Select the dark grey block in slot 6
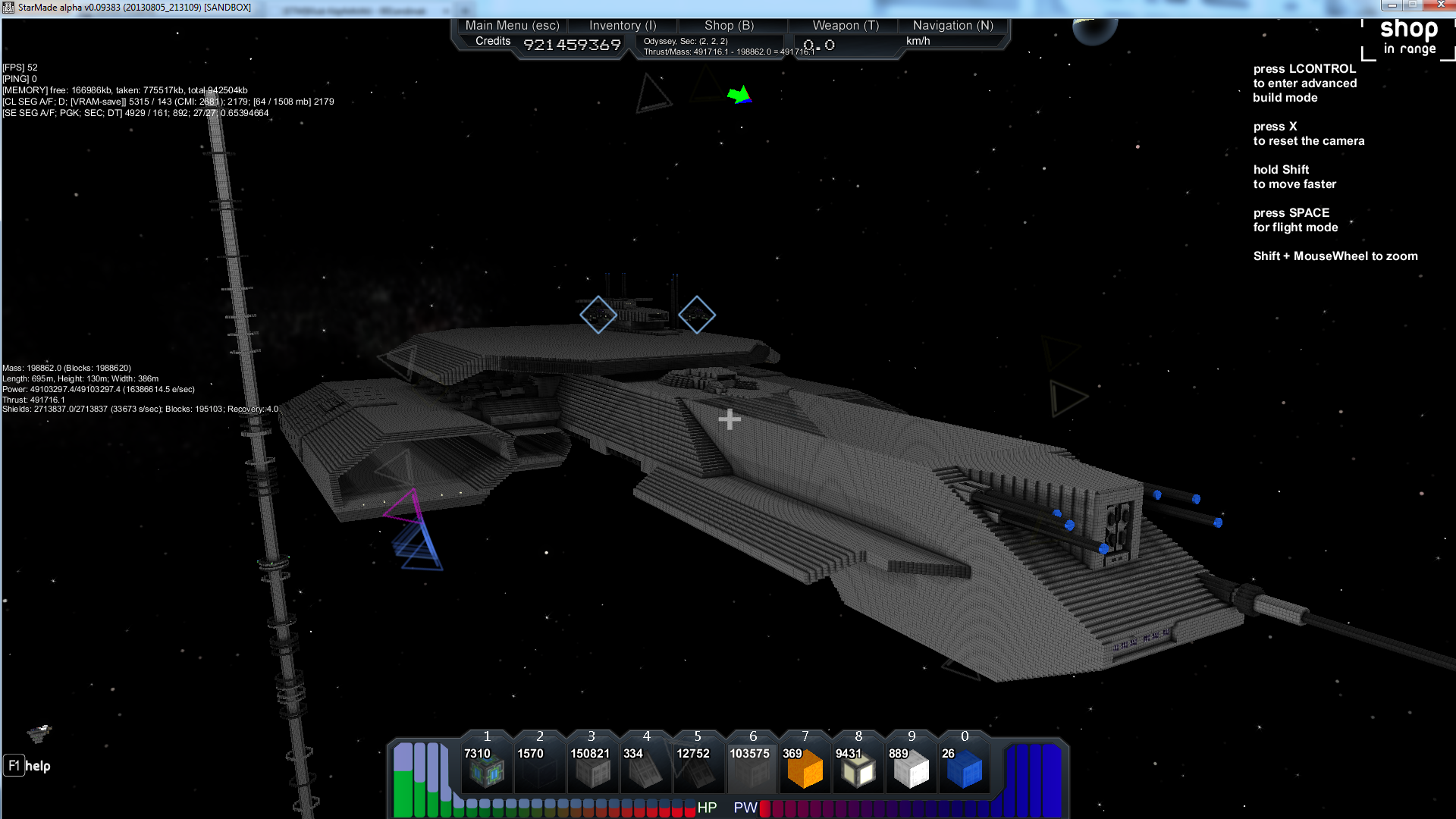The height and width of the screenshot is (819, 1456). pos(752,770)
